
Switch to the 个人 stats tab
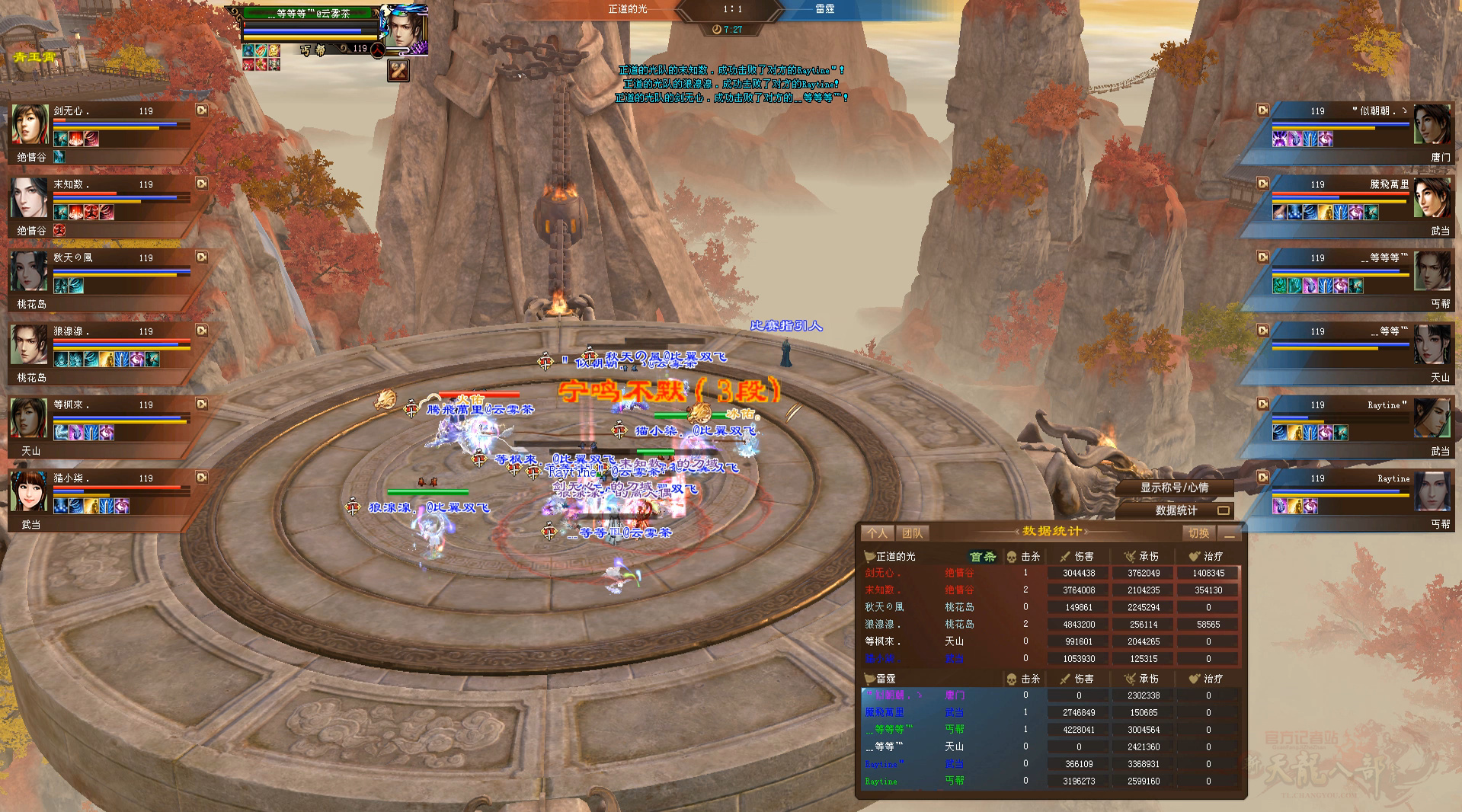[x=877, y=533]
